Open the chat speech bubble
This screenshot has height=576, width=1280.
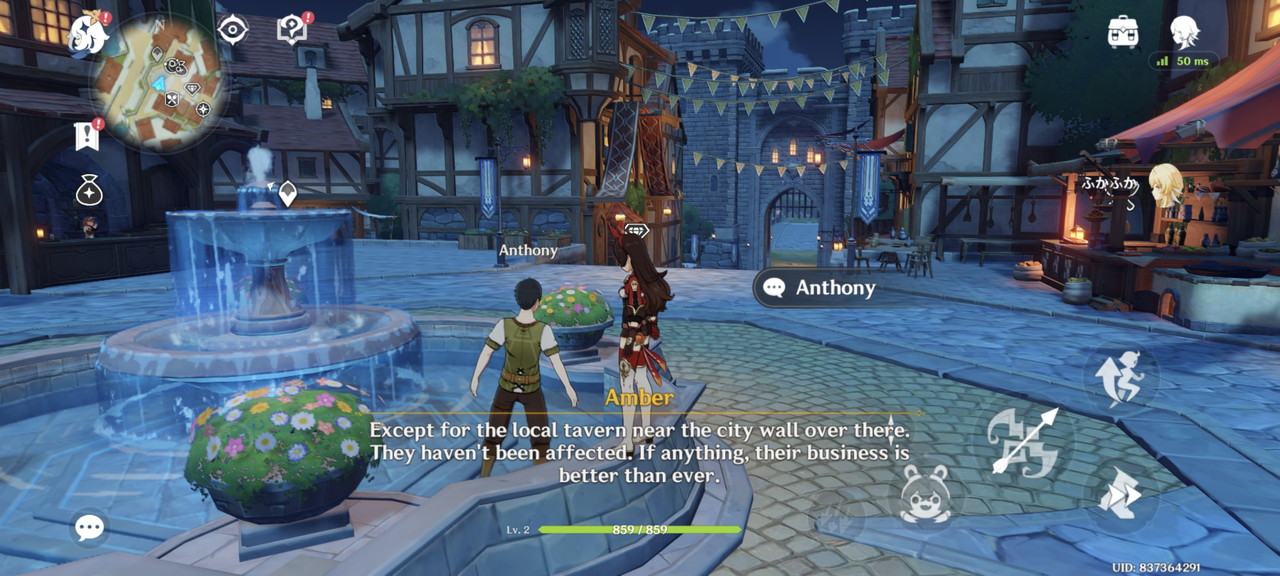(x=89, y=528)
